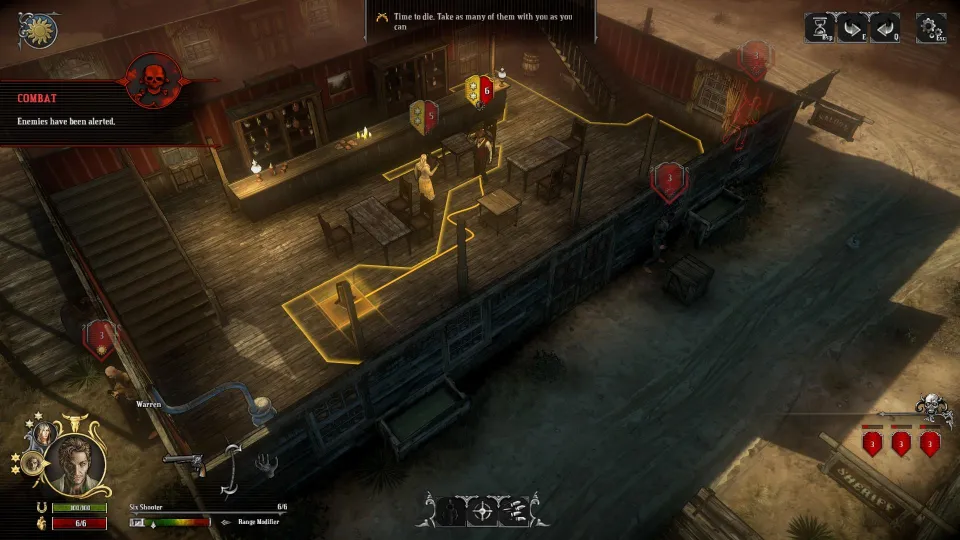Click the silhouette stance button in bottom bar
960x540 pixels.
pos(449,512)
